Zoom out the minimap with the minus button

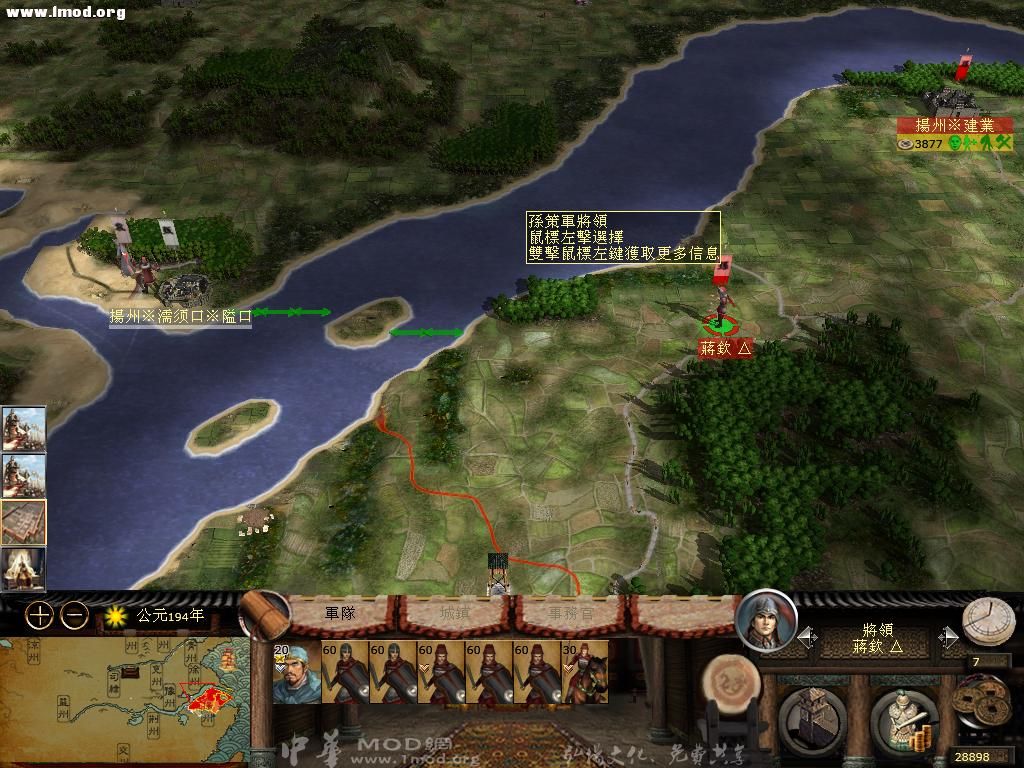[74, 616]
